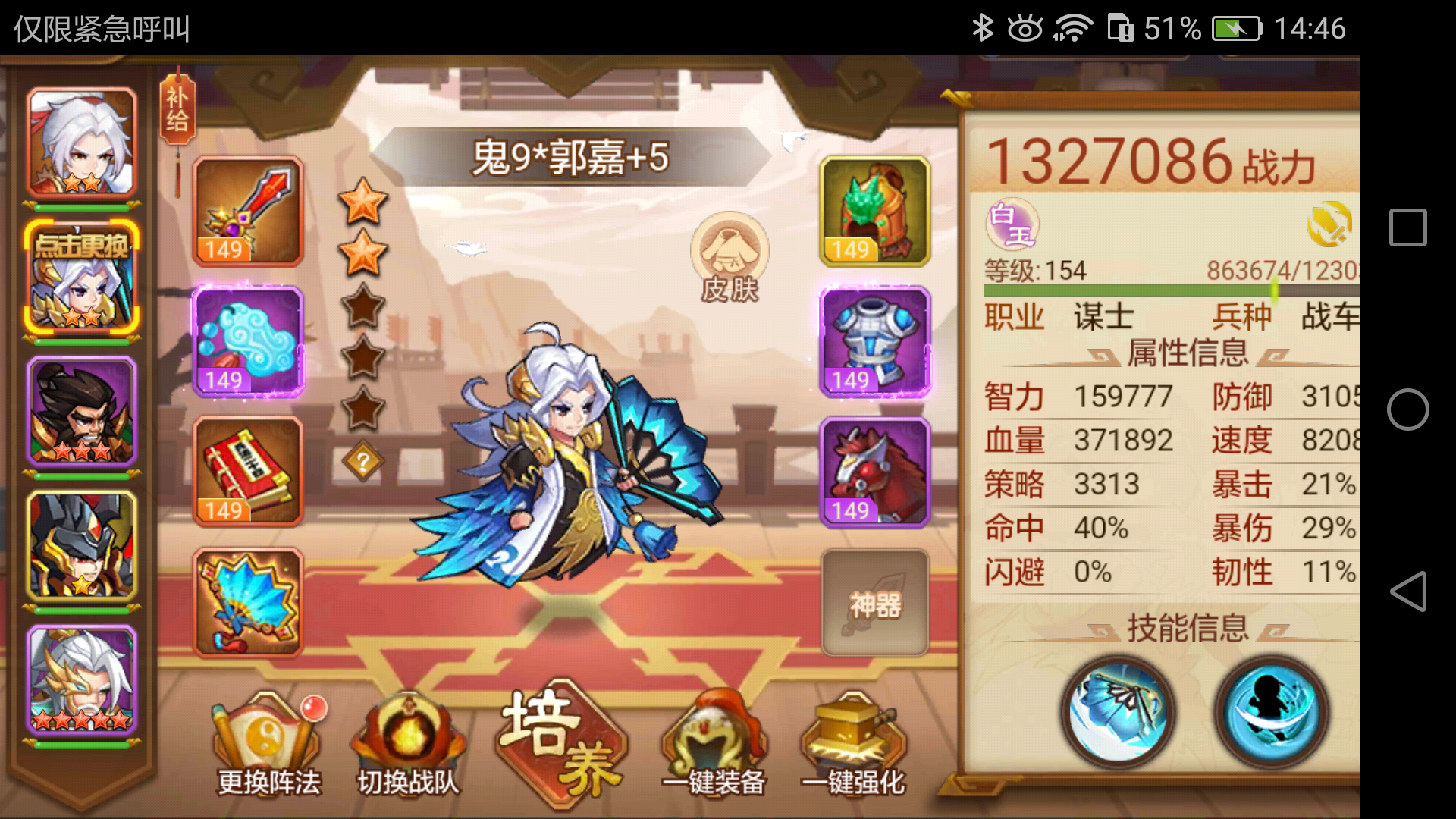
Task: Click the red horse mount slot
Action: tap(874, 472)
